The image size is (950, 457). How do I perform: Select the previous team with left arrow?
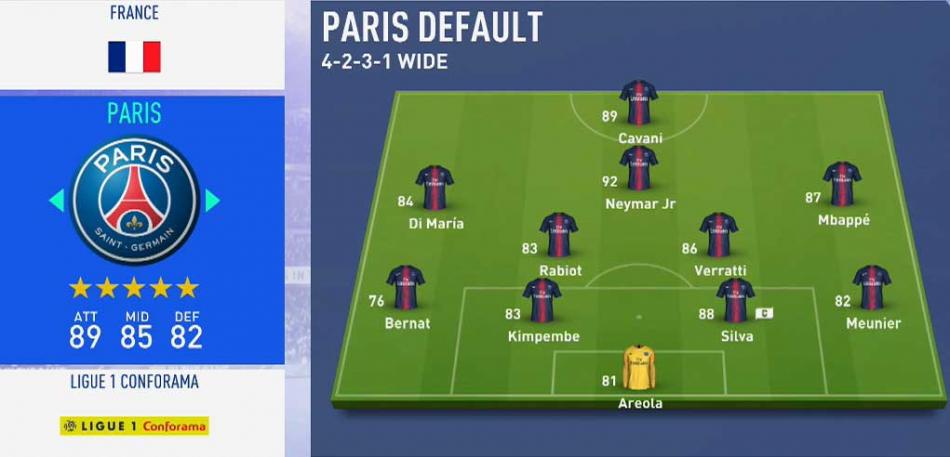[57, 201]
